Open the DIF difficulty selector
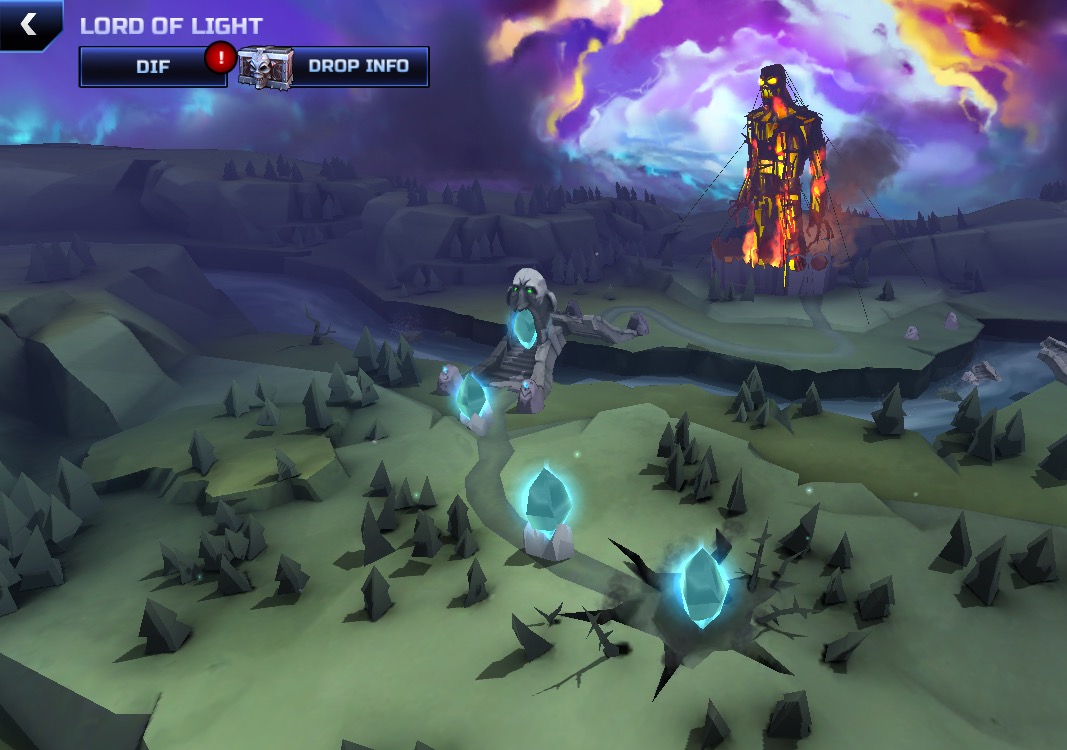This screenshot has height=750, width=1067. 153,67
